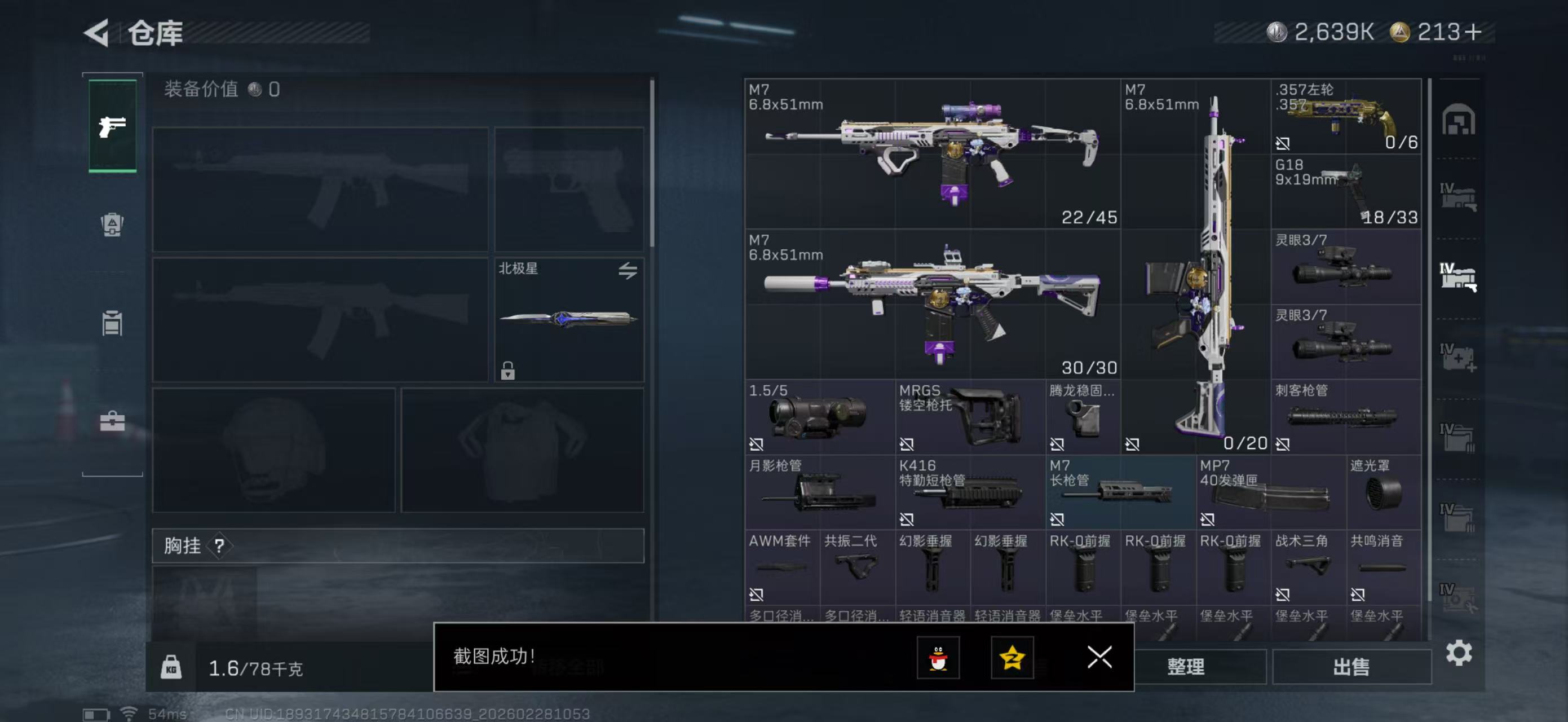Image resolution: width=1568 pixels, height=722 pixels.
Task: Click the 整理 button
Action: pyautogui.click(x=1188, y=667)
